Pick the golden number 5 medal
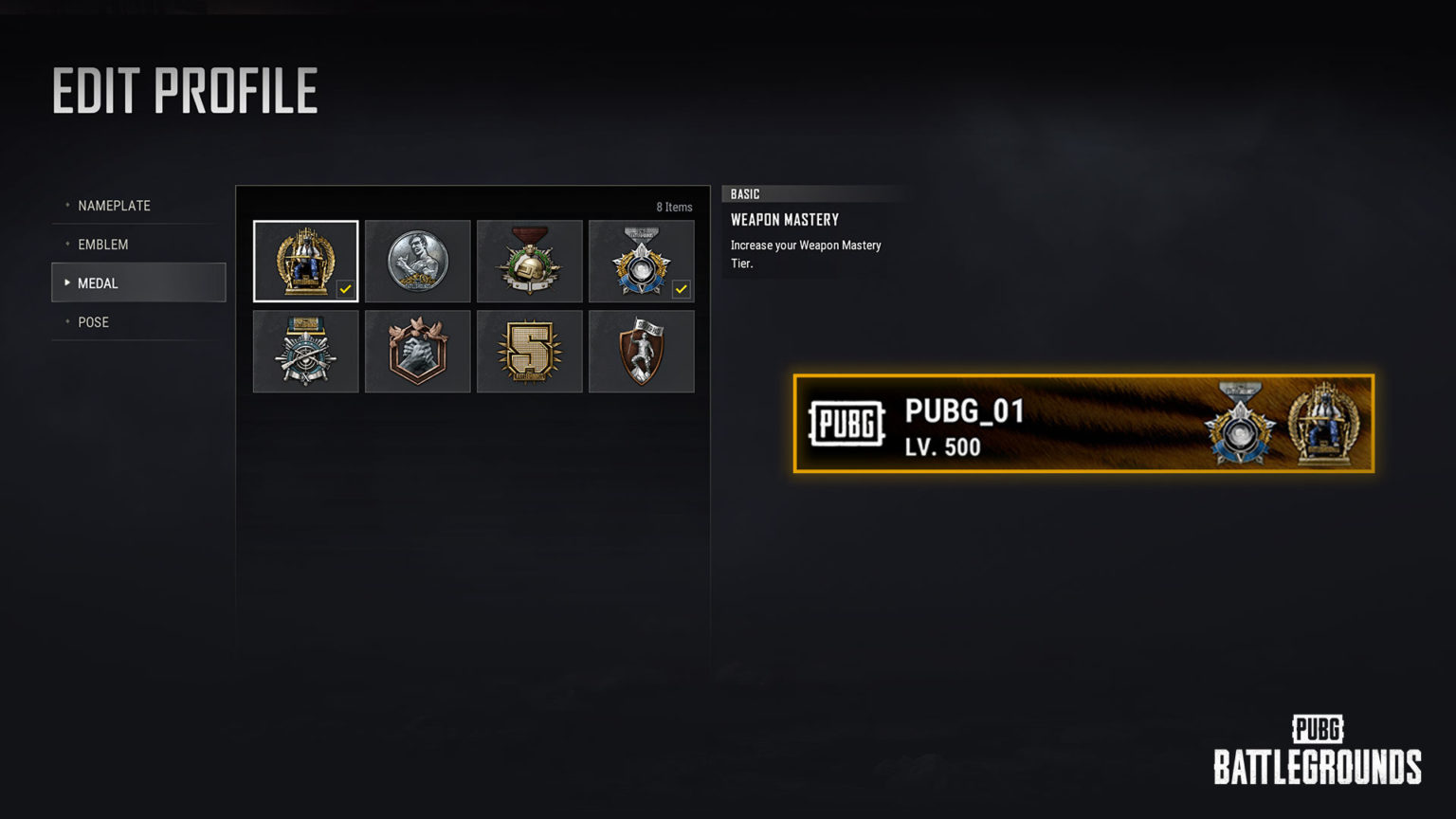This screenshot has height=819, width=1456. [529, 351]
